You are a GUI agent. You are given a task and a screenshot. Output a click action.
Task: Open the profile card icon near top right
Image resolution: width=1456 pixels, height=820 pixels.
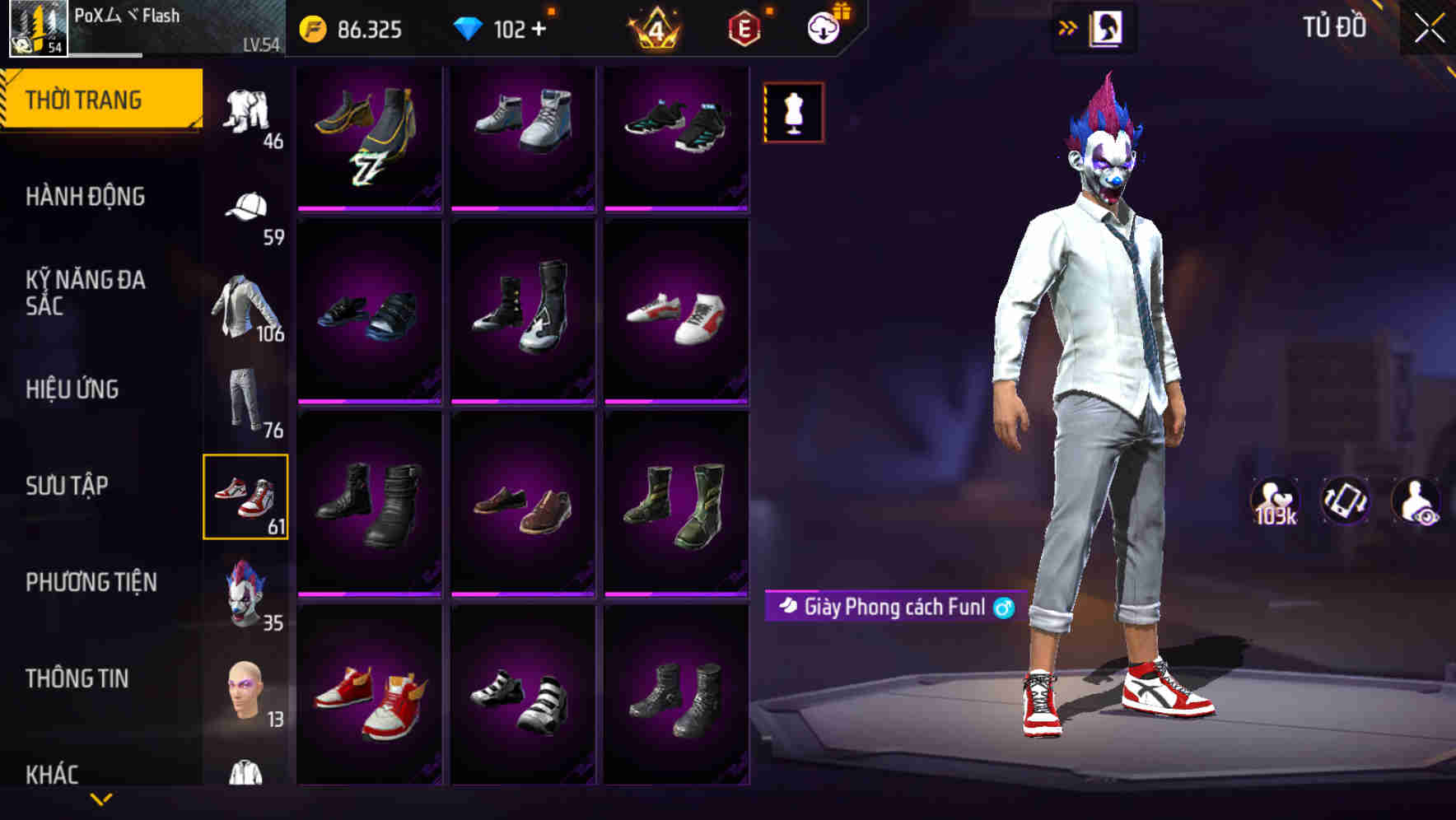coord(1108,26)
